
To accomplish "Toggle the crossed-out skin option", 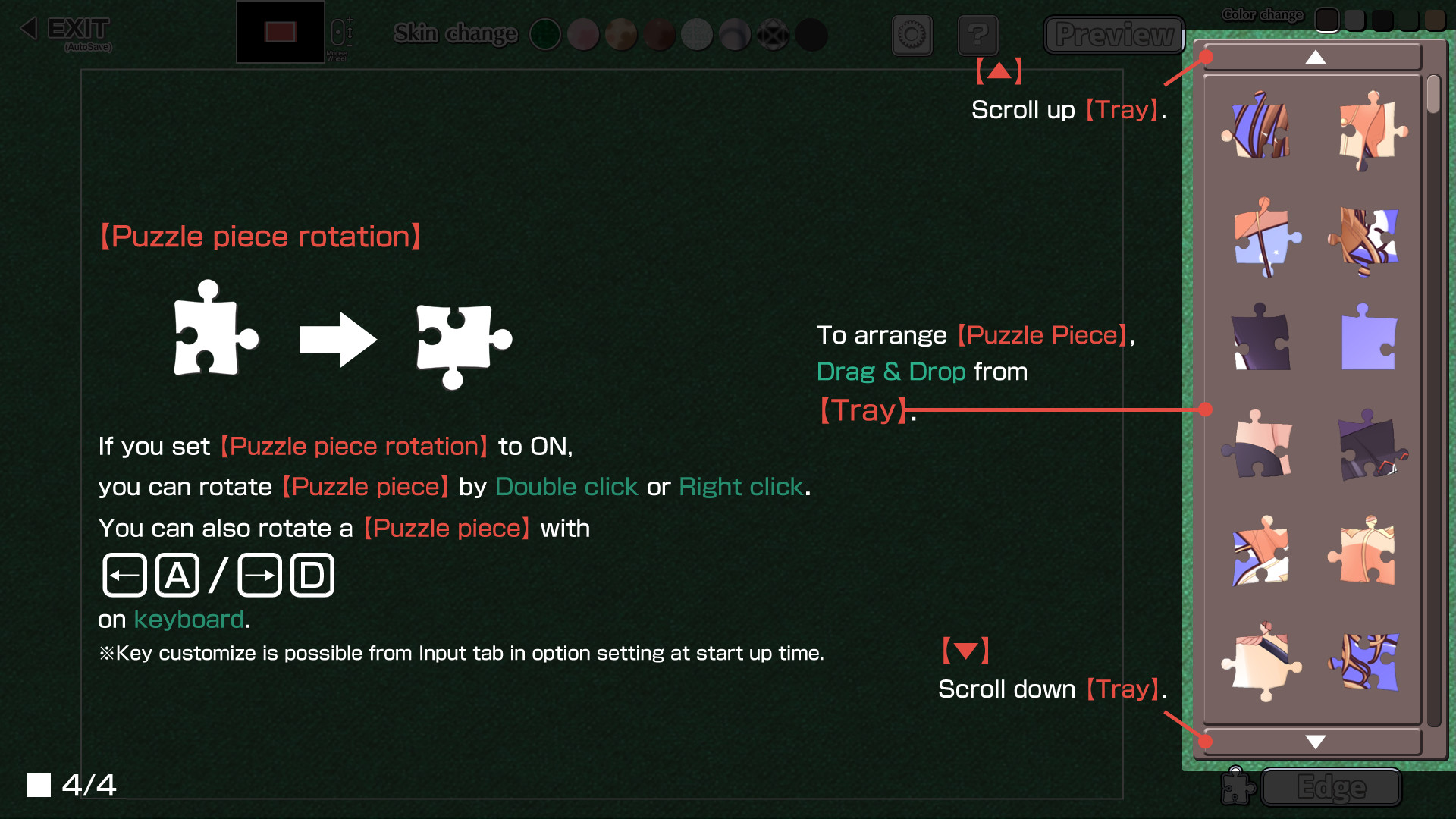I will tap(773, 35).
